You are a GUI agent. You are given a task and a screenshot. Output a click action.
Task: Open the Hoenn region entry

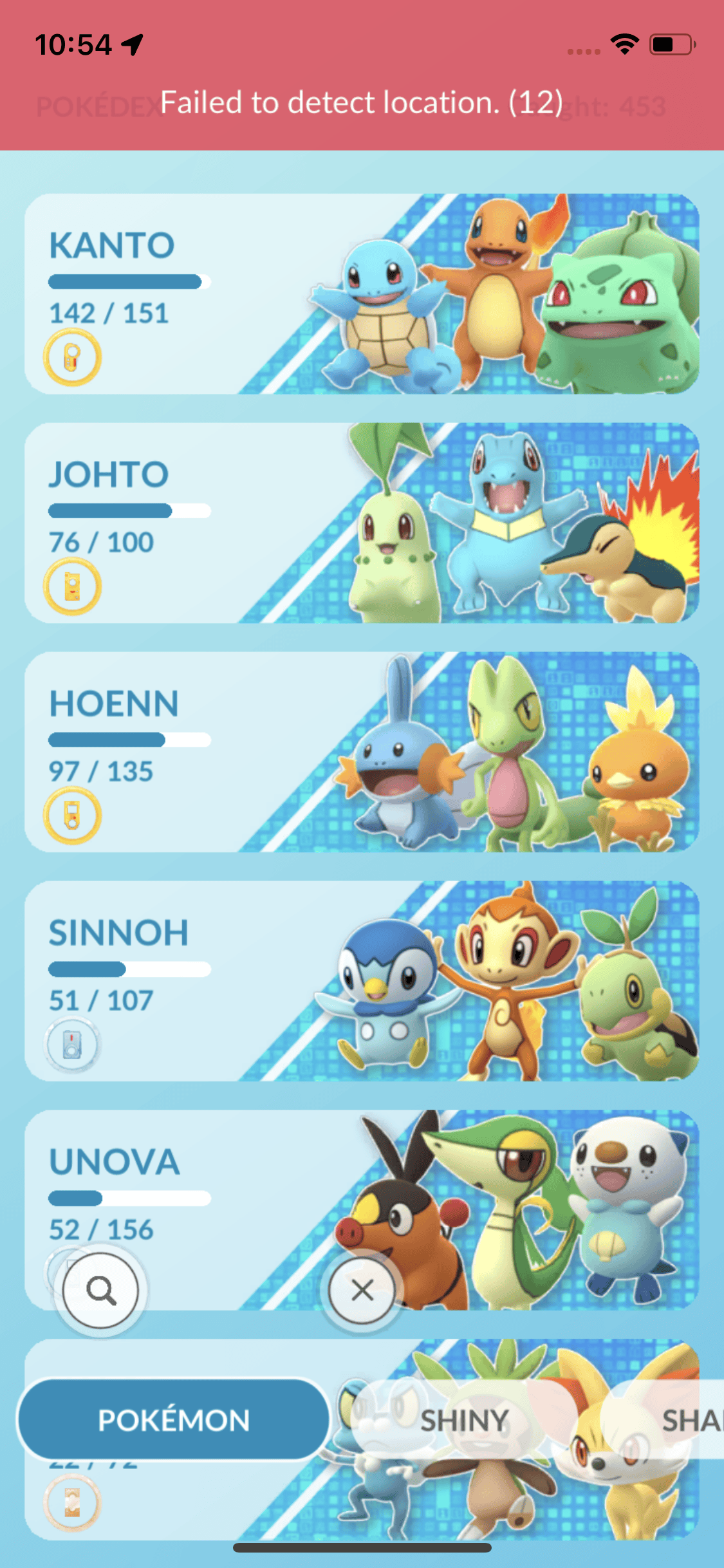(362, 752)
